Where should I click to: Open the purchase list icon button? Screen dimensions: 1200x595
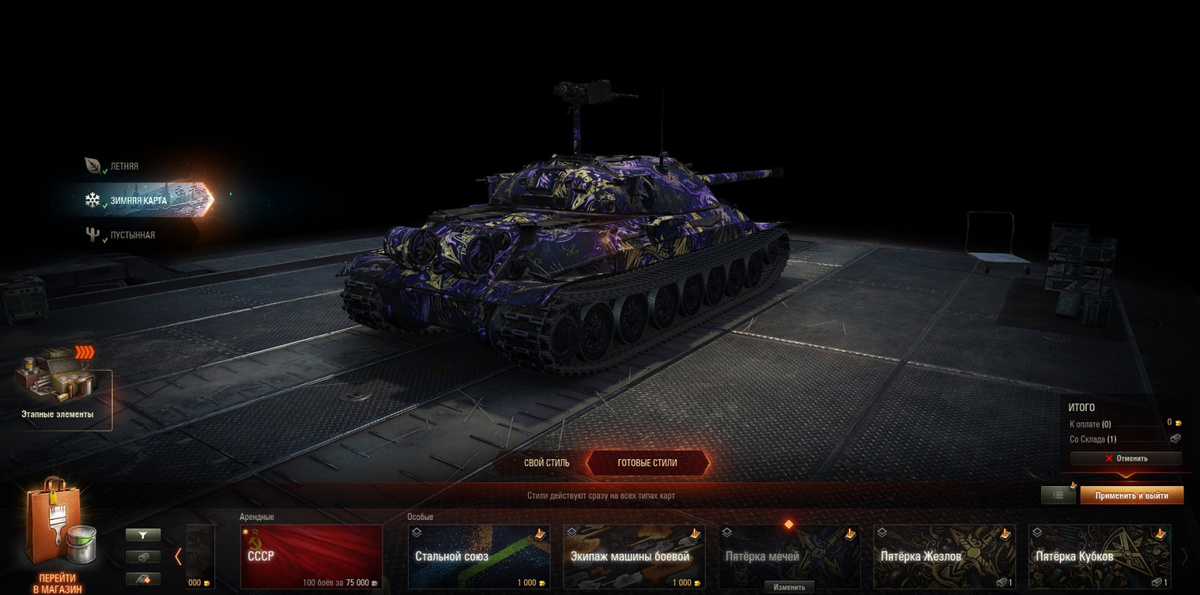[x=1058, y=495]
